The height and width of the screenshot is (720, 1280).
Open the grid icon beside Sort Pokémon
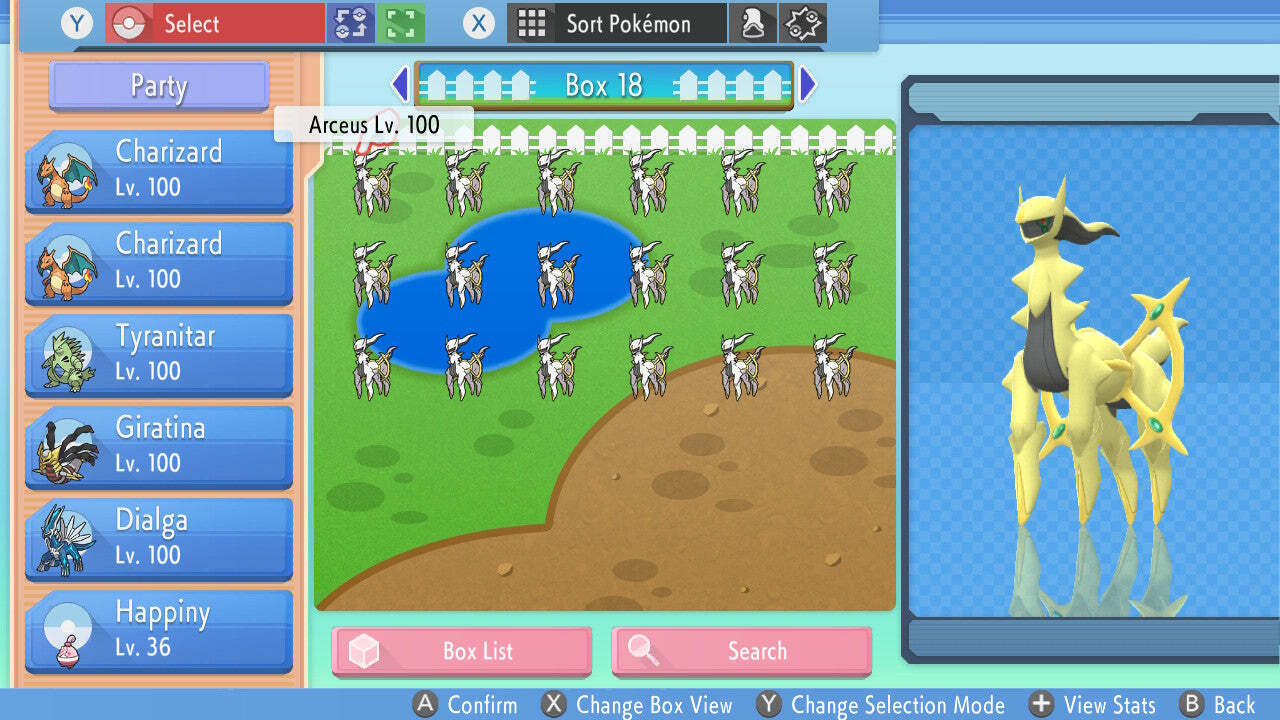point(531,23)
